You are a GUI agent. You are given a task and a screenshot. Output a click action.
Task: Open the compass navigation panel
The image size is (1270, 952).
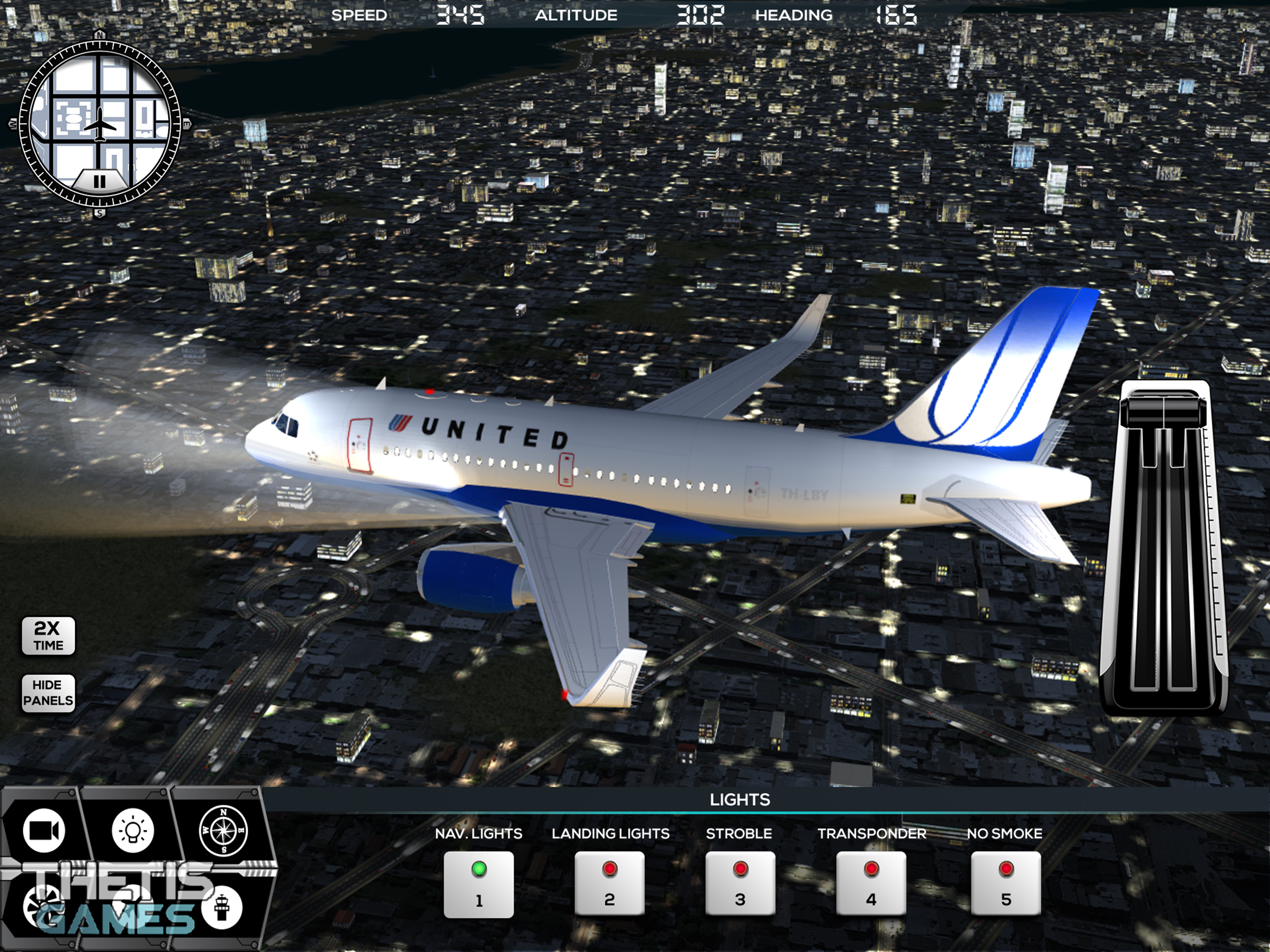(x=223, y=830)
